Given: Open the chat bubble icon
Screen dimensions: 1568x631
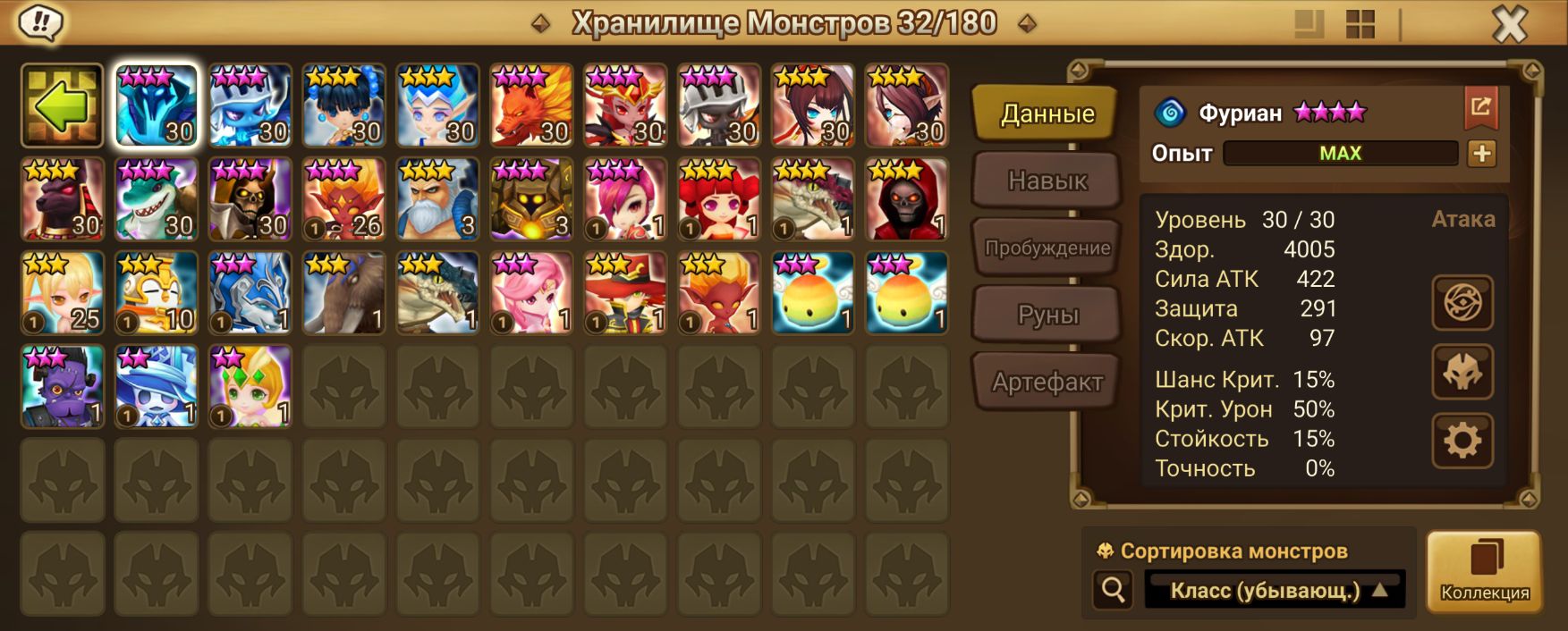Looking at the screenshot, I should click(x=39, y=22).
